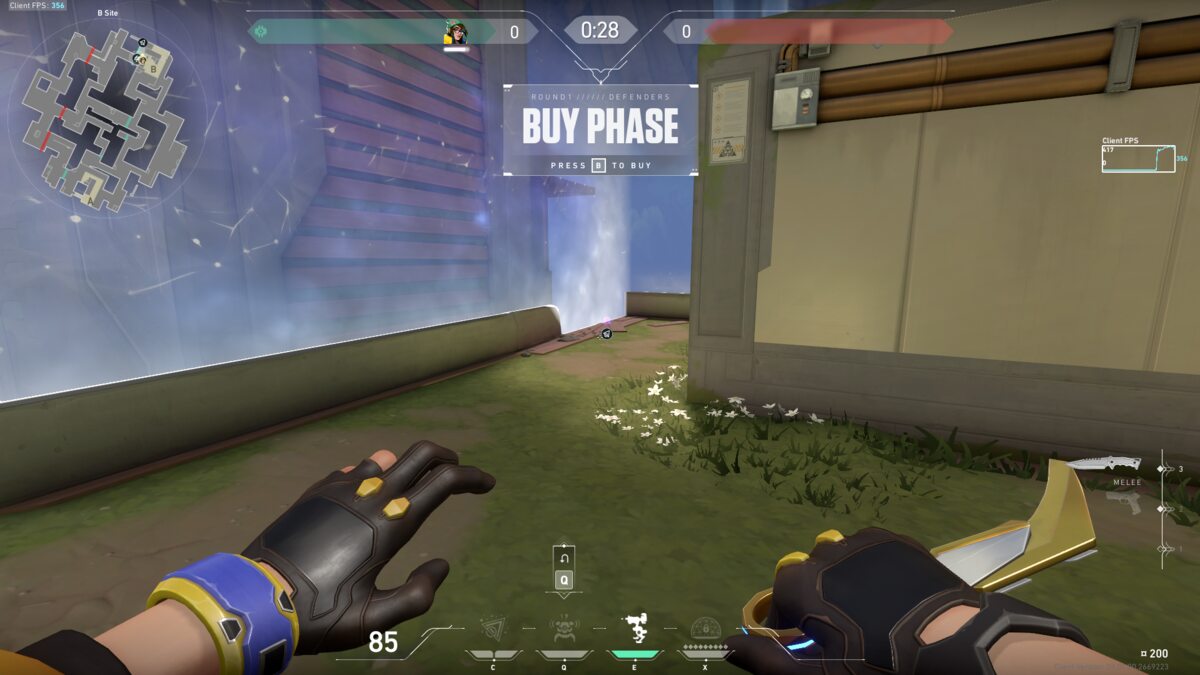
Task: Choose the Alarmbot ability icon
Action: point(563,629)
